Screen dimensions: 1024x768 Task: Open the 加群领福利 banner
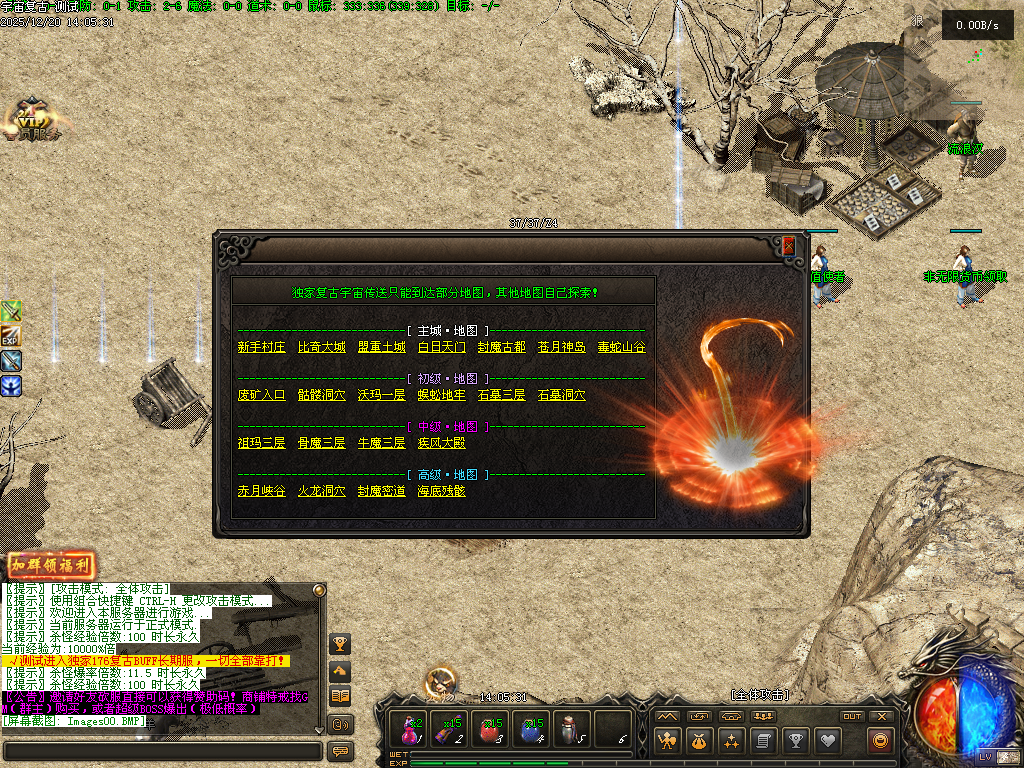[x=51, y=565]
